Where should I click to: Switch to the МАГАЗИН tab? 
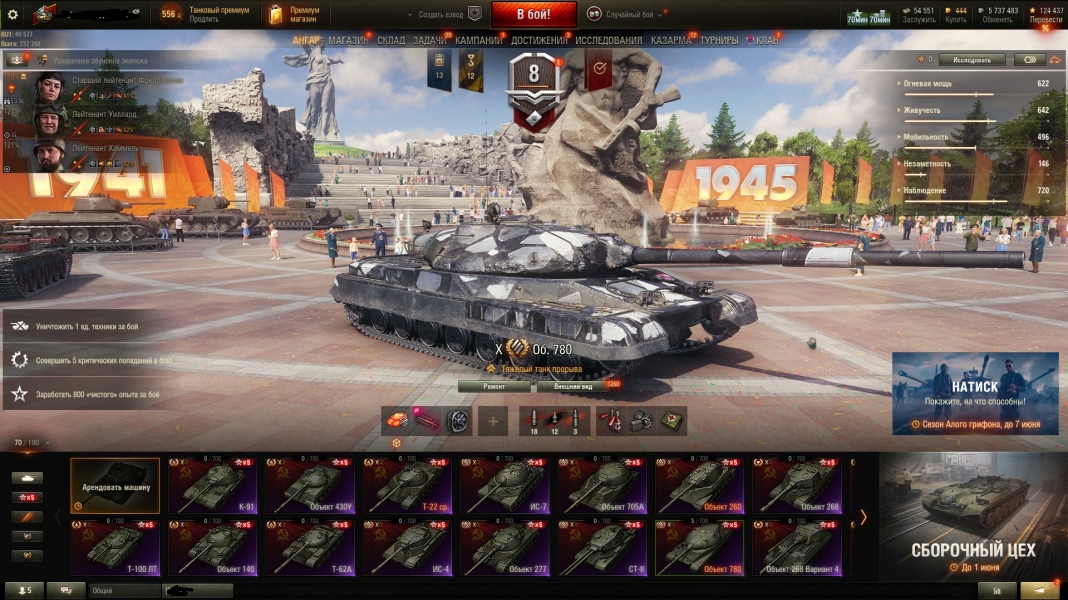[x=348, y=40]
